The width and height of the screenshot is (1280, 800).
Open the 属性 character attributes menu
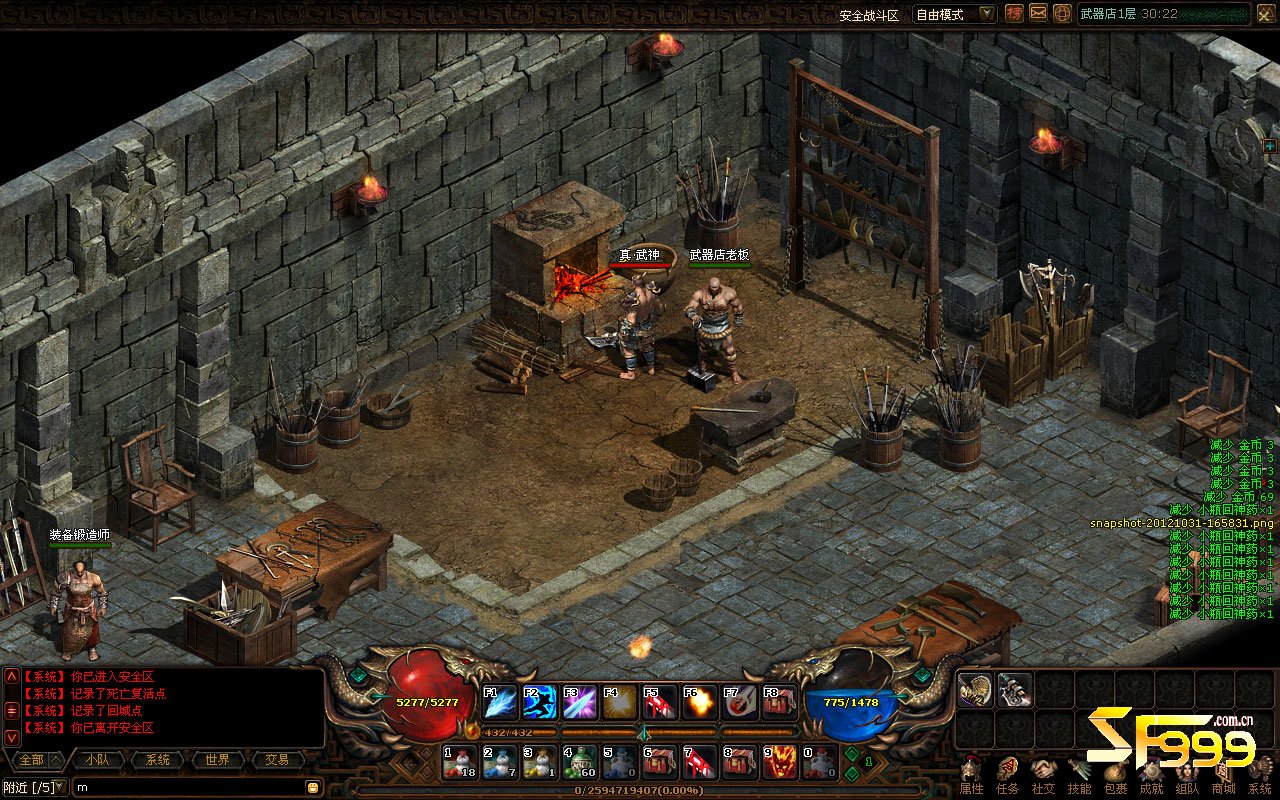tap(971, 776)
